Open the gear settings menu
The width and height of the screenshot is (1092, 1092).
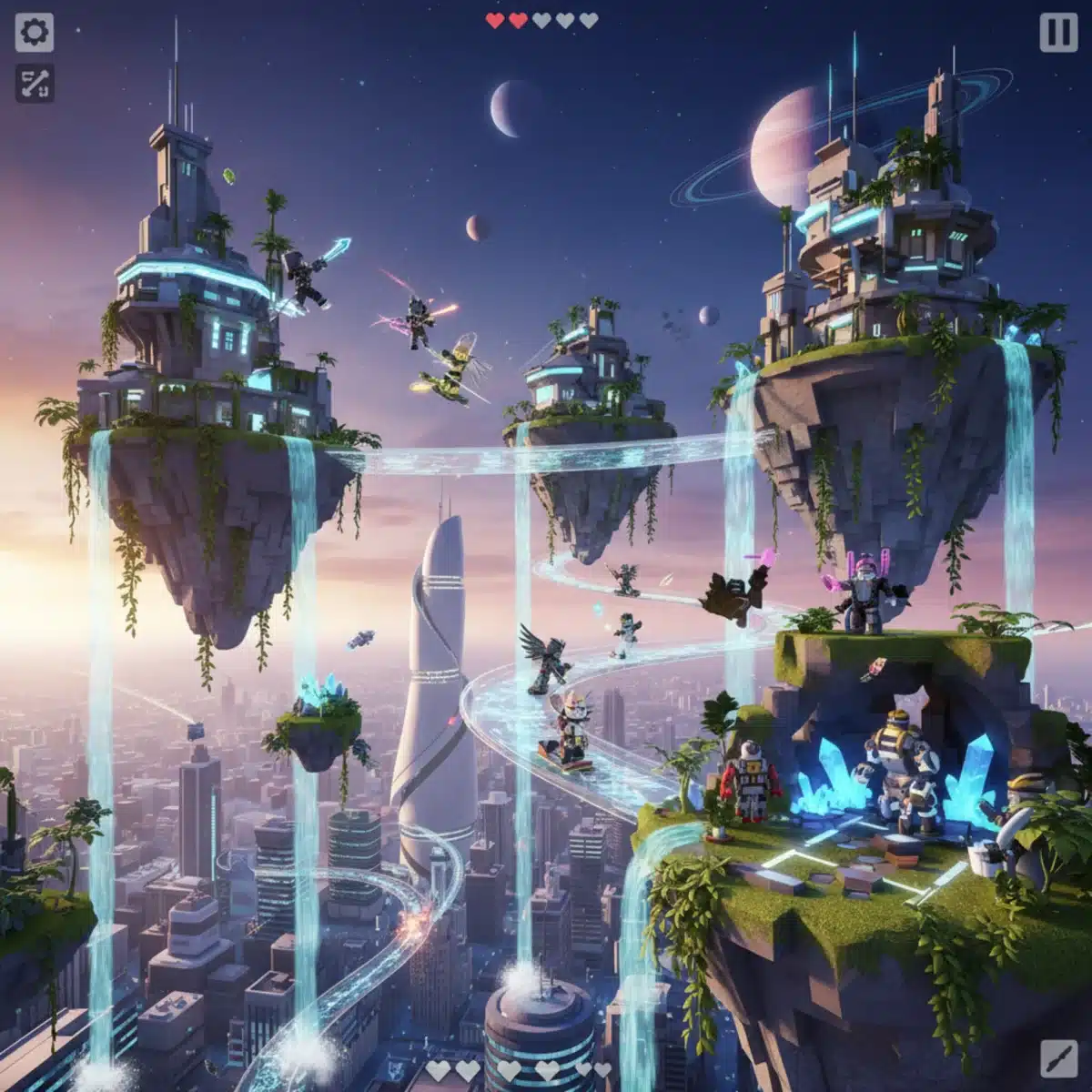[x=35, y=34]
